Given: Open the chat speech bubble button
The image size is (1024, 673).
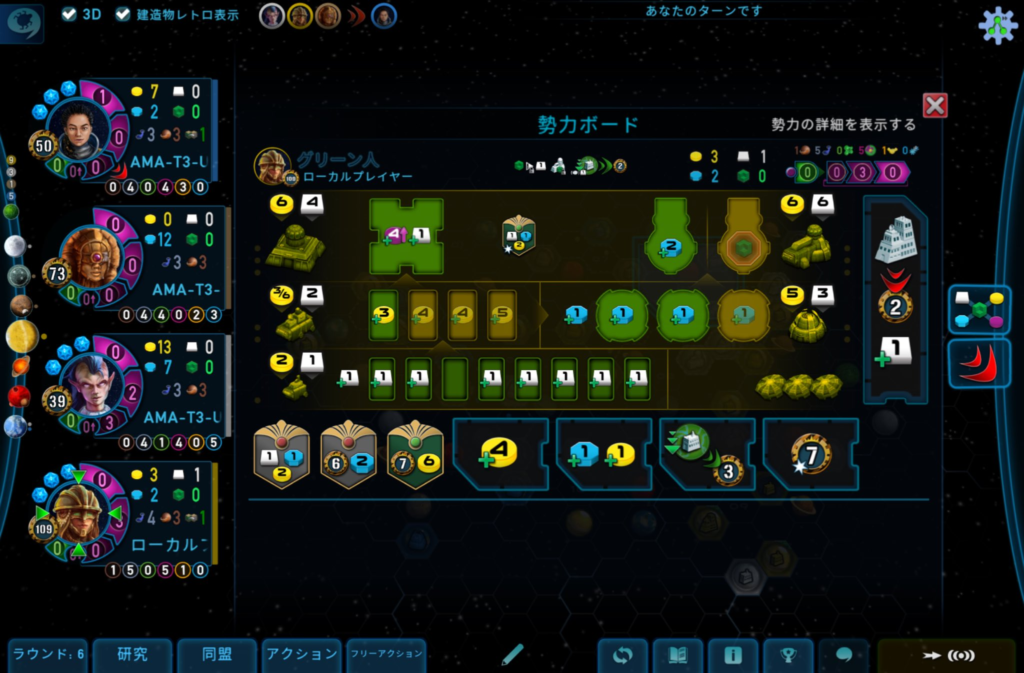Looking at the screenshot, I should click(x=843, y=656).
